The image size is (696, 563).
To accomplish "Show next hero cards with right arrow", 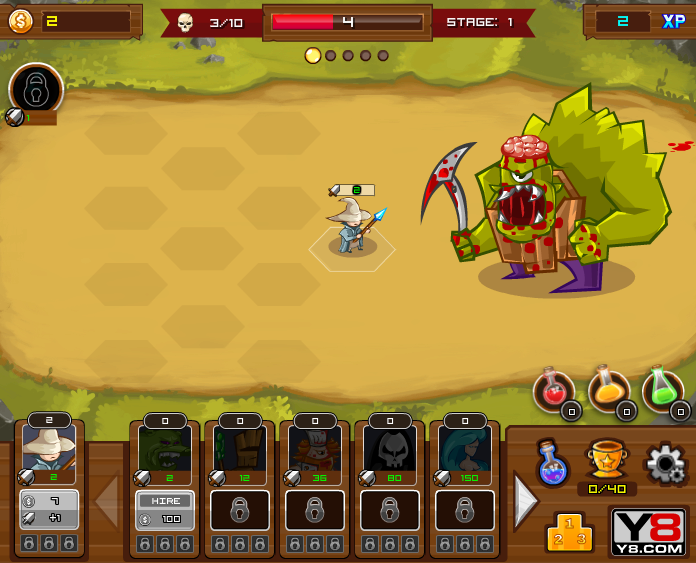I will [x=525, y=502].
